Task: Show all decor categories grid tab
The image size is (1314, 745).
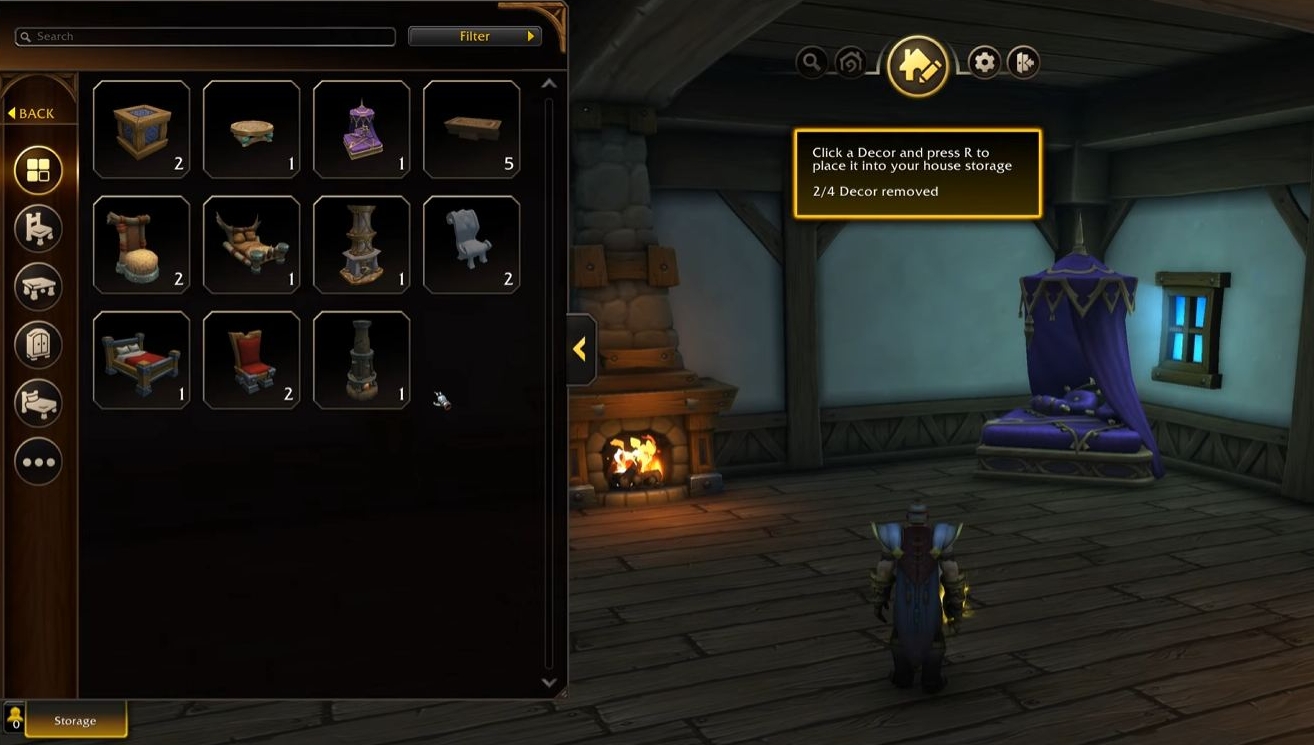Action: (38, 170)
